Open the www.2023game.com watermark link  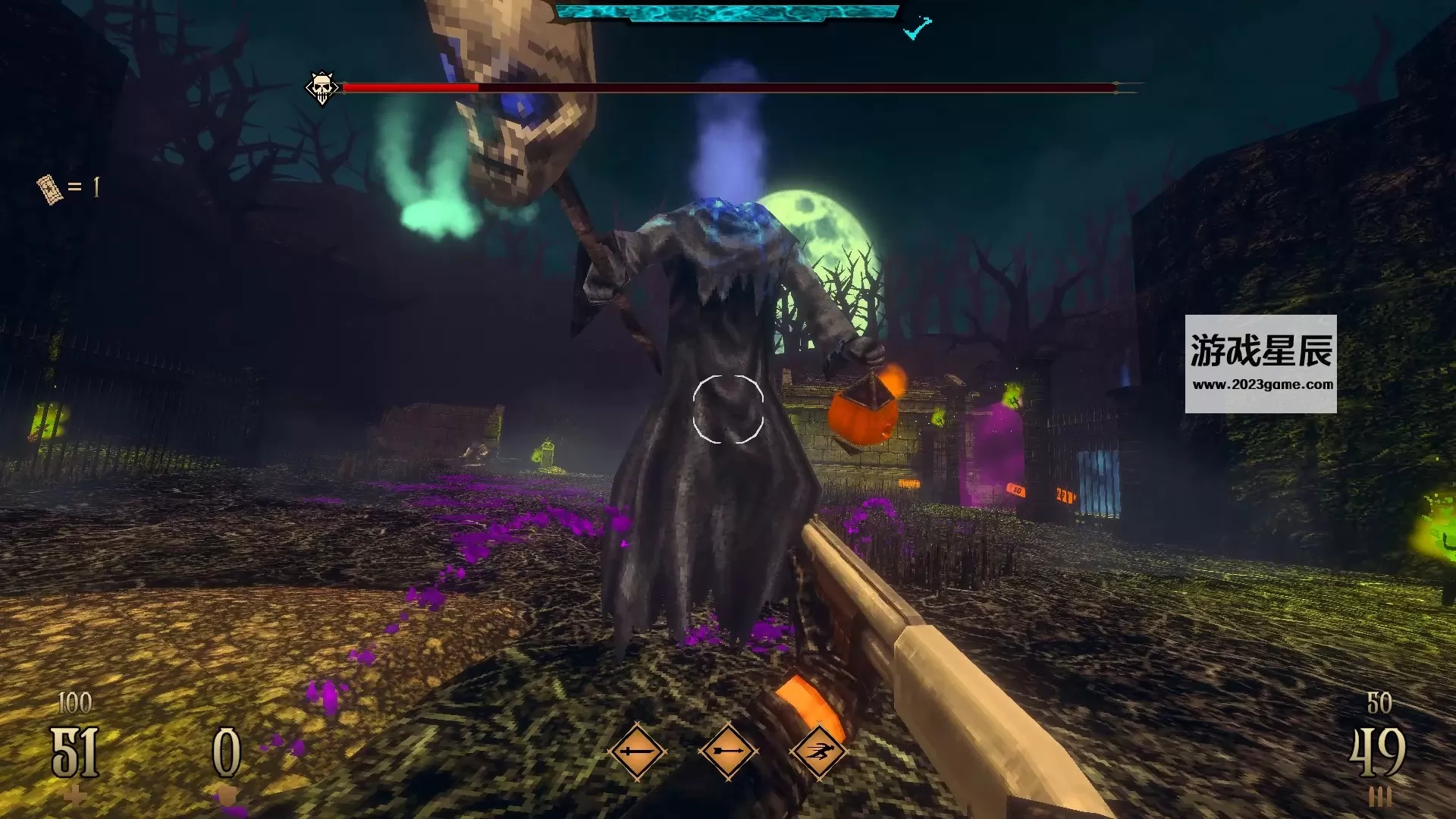(1263, 384)
